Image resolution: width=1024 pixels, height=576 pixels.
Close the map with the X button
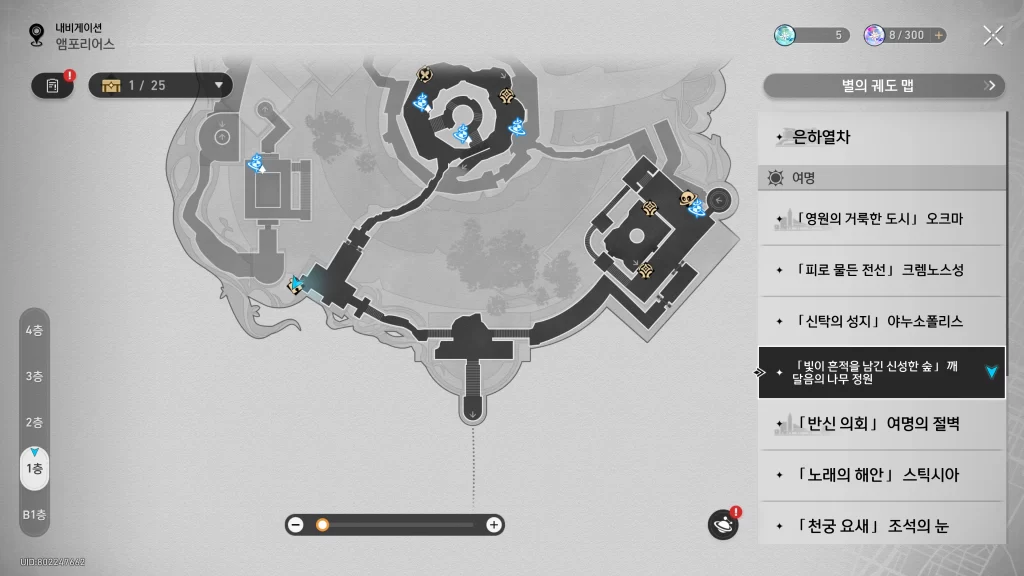point(992,36)
